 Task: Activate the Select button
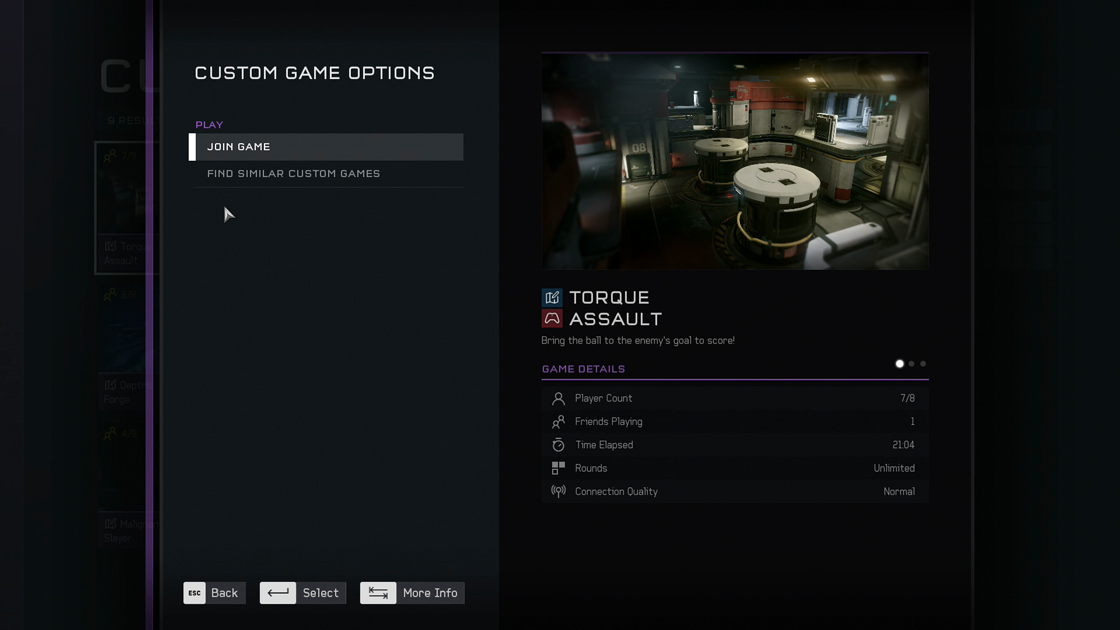pos(303,593)
